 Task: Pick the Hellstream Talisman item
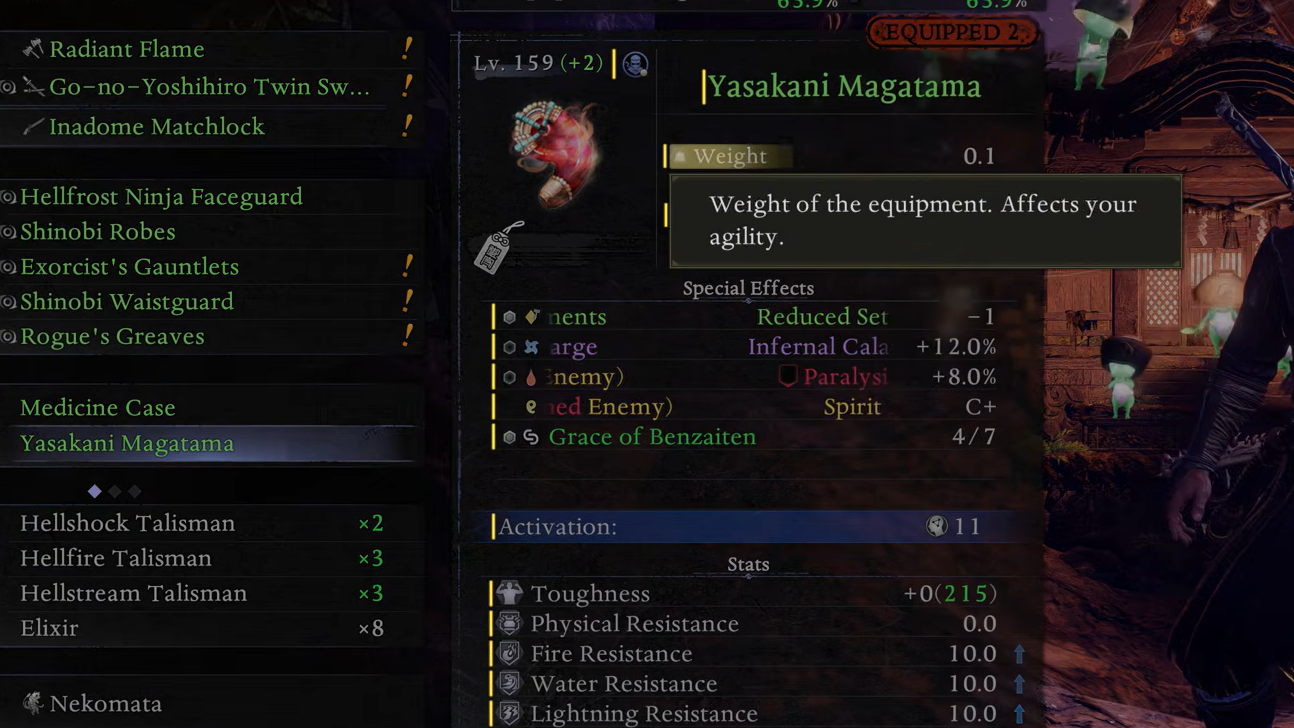(134, 593)
